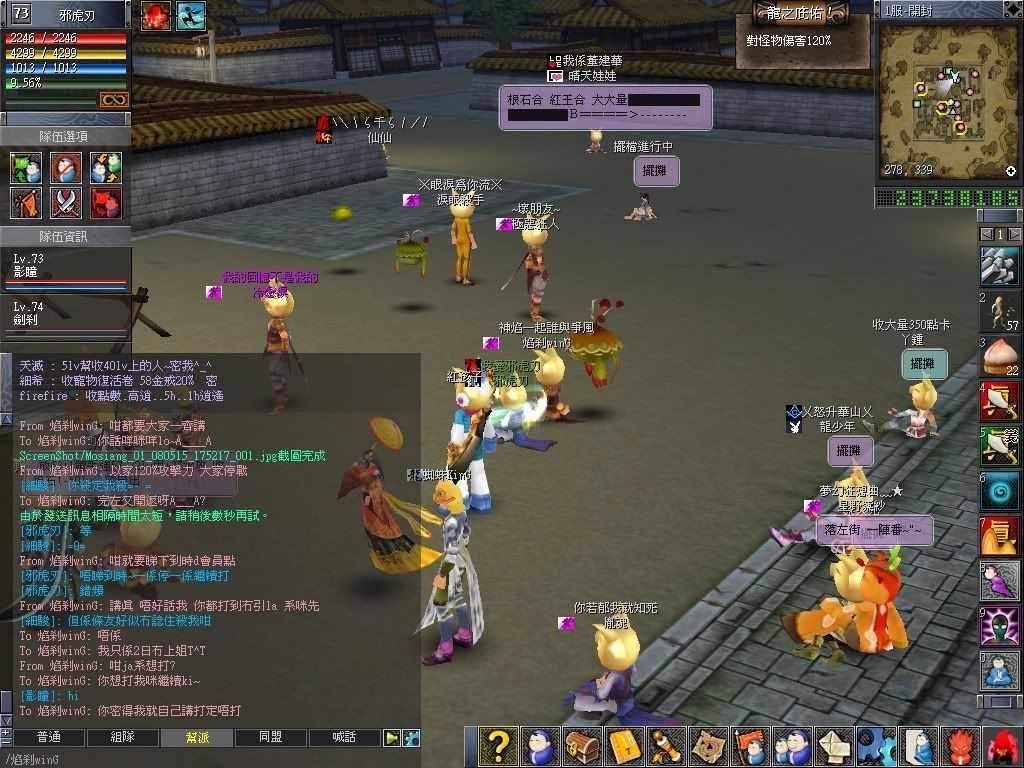Open the folded treasure map icon
1024x768 pixels.
(x=707, y=746)
